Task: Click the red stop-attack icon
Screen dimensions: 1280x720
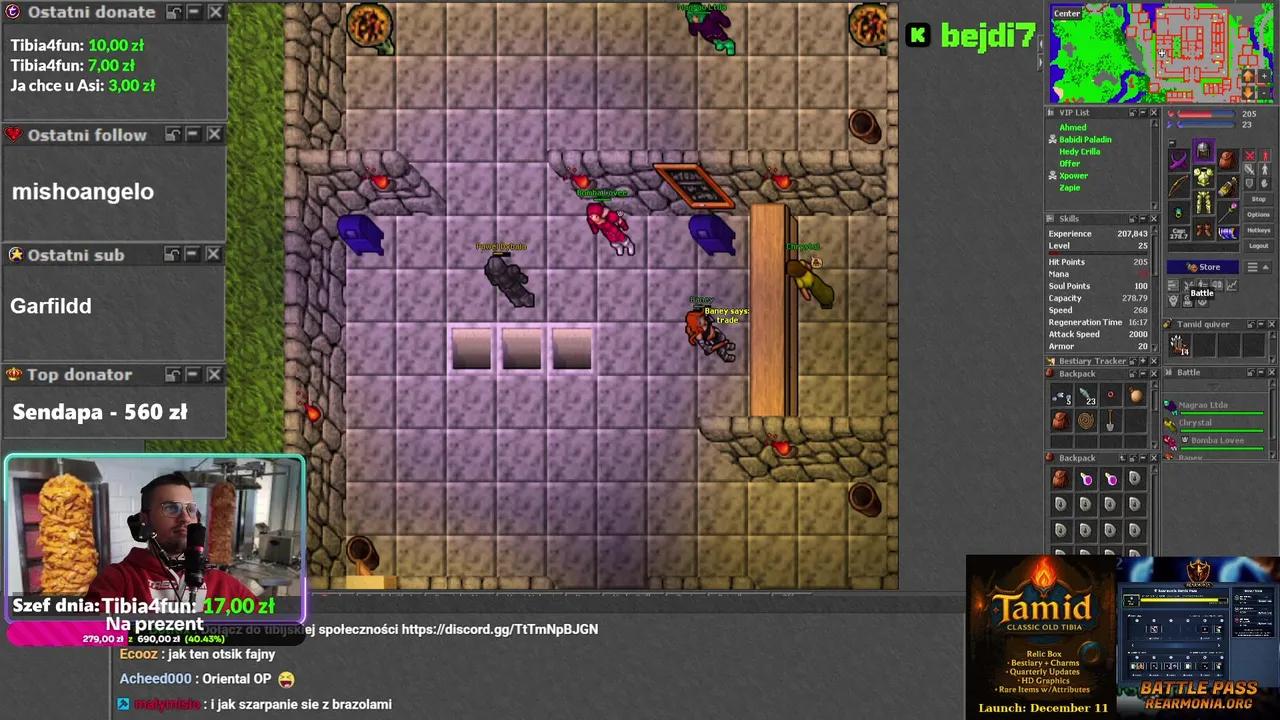Action: [x=1250, y=156]
